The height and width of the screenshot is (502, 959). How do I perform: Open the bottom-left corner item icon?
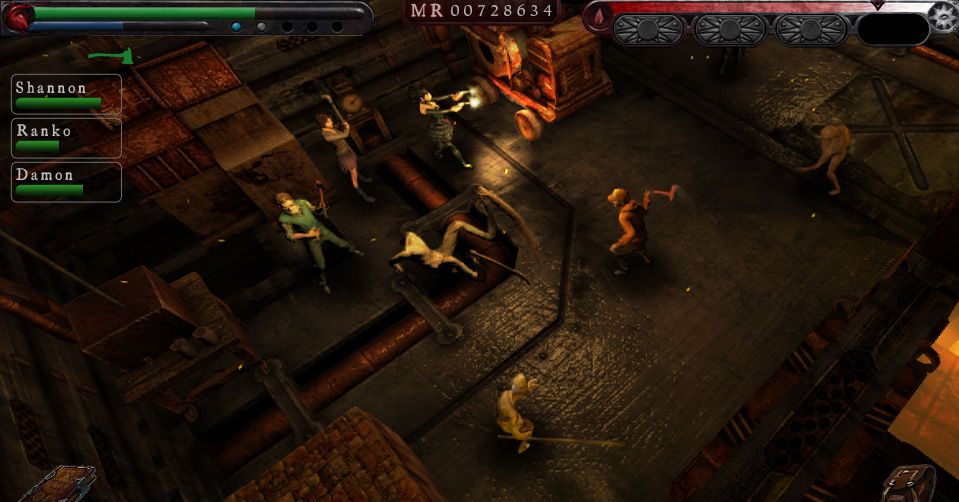click(58, 485)
